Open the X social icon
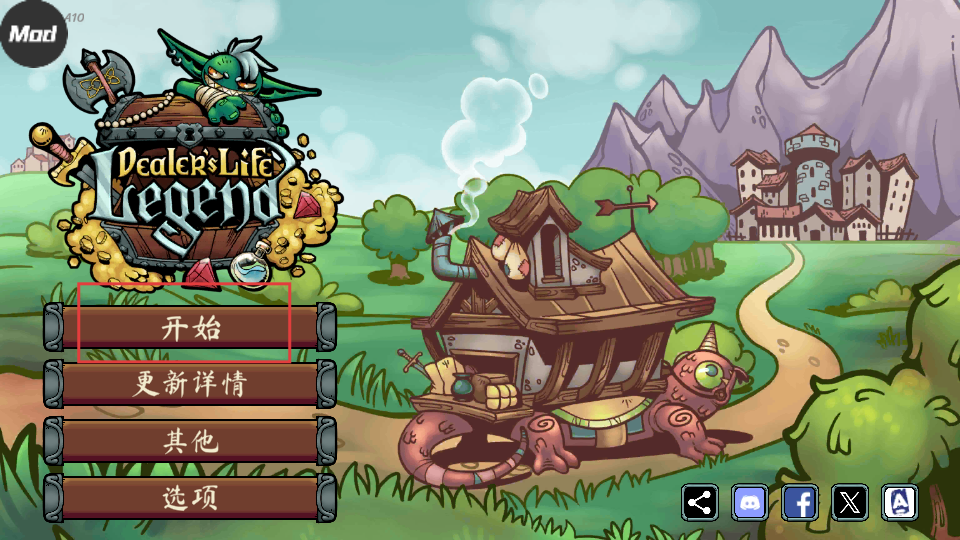This screenshot has height=540, width=960. [x=850, y=502]
